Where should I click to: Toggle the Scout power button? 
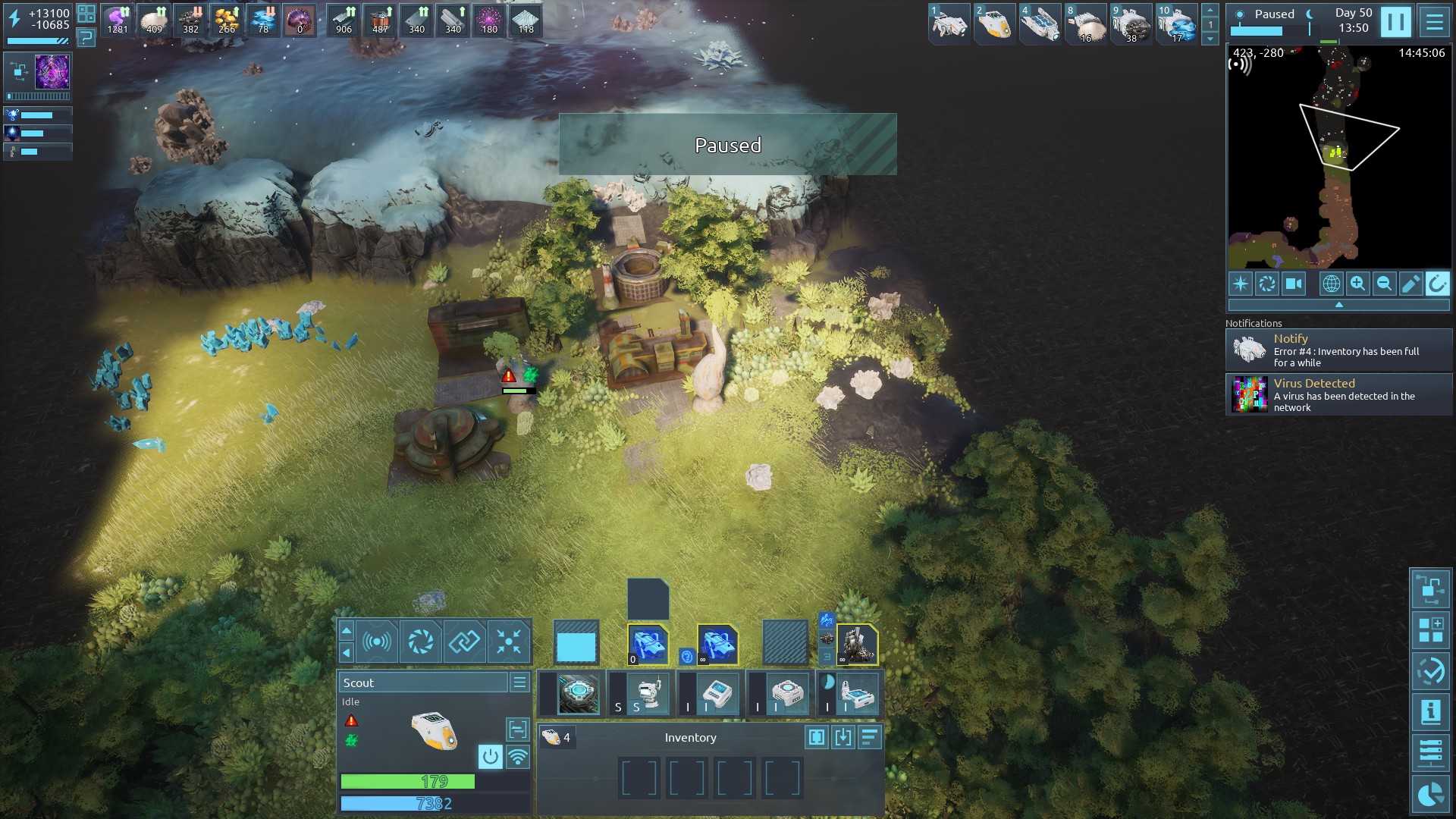[491, 756]
